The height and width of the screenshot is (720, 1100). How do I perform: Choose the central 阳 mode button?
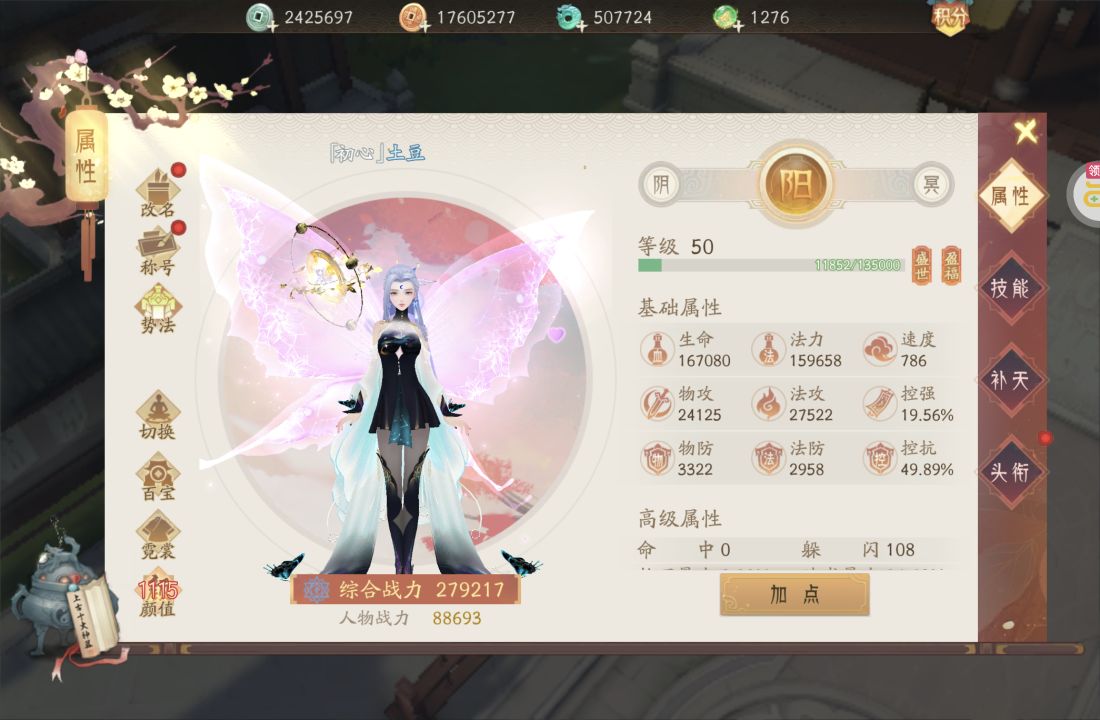[797, 184]
